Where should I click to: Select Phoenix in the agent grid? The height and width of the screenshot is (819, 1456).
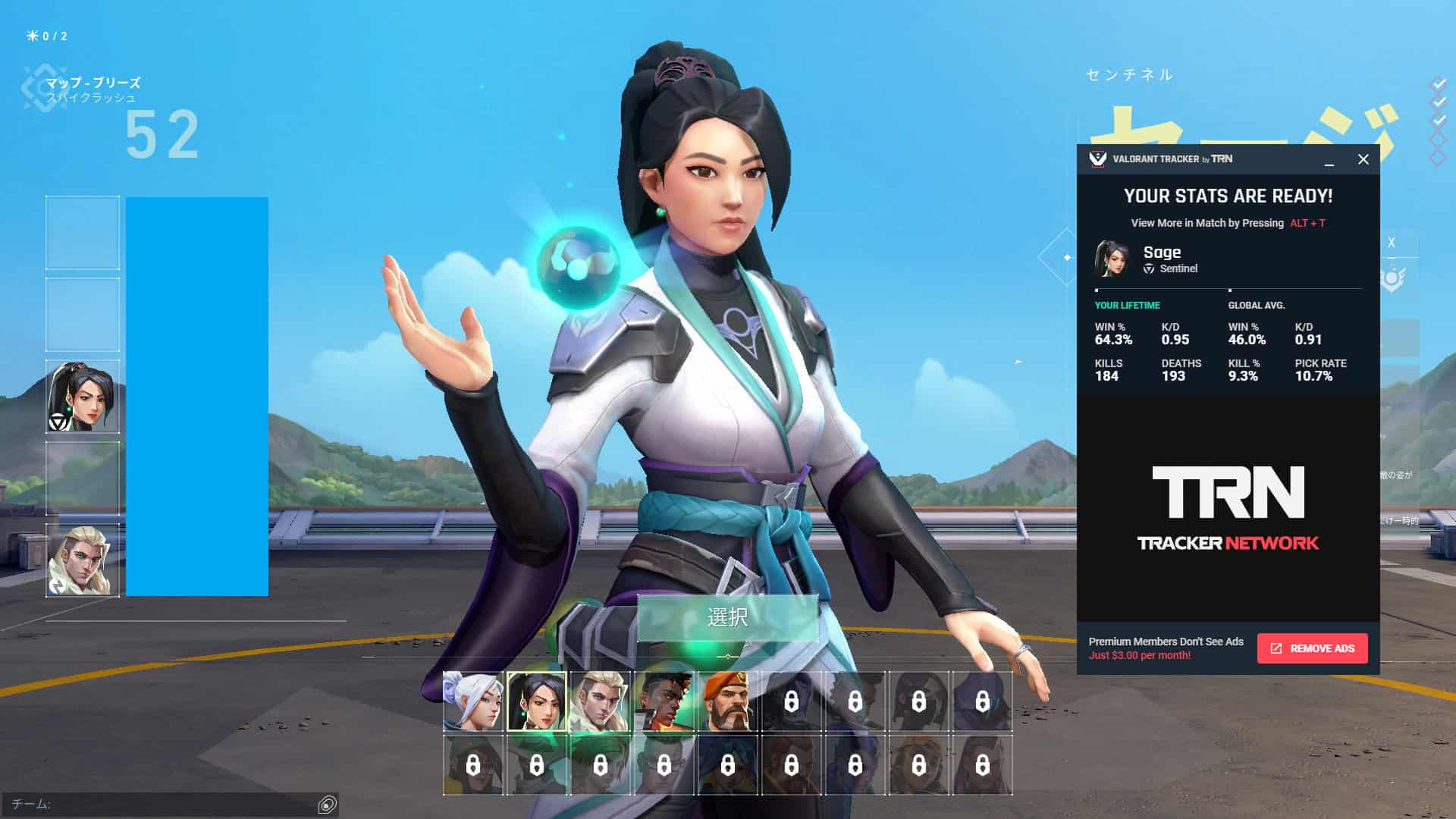(664, 701)
